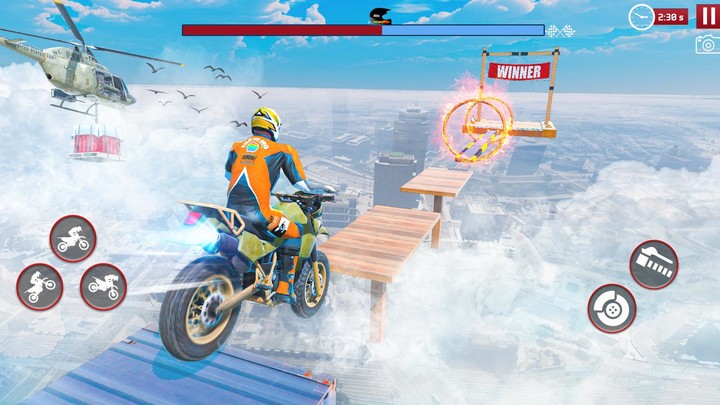
Task: Perform the wheelie stunt with rider upright
Action: coord(40,287)
